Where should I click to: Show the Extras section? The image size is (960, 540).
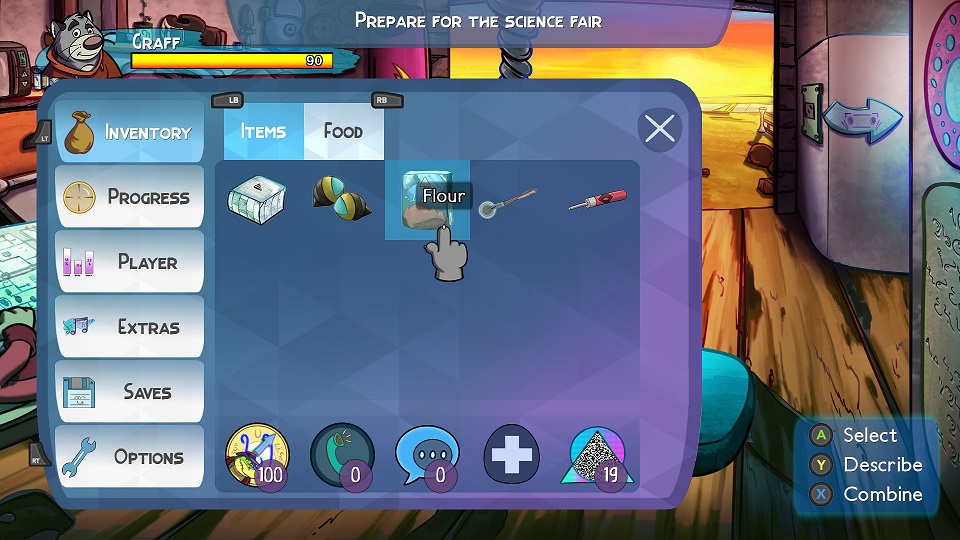pyautogui.click(x=130, y=327)
